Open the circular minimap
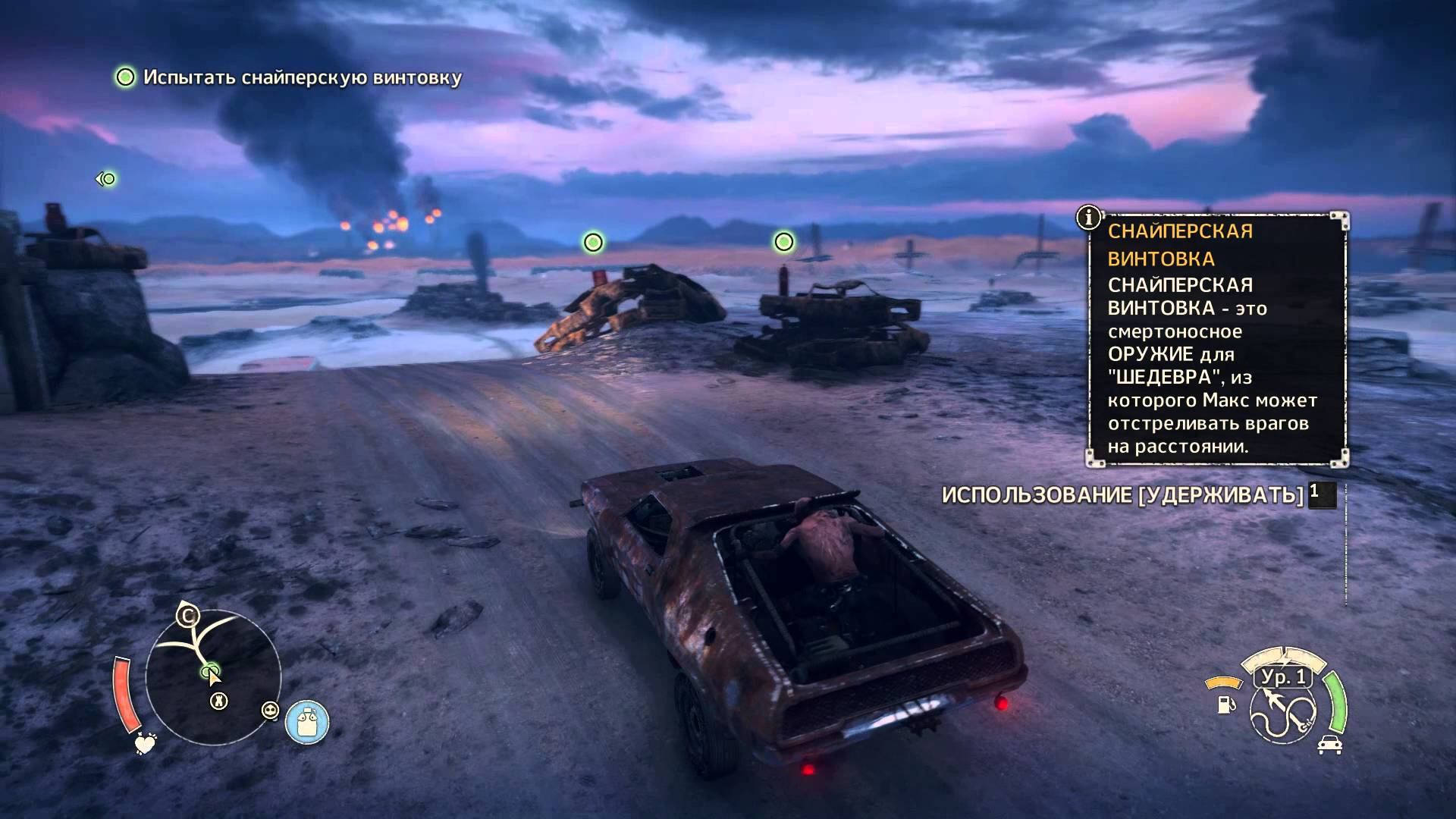The height and width of the screenshot is (819, 1456). point(213,677)
